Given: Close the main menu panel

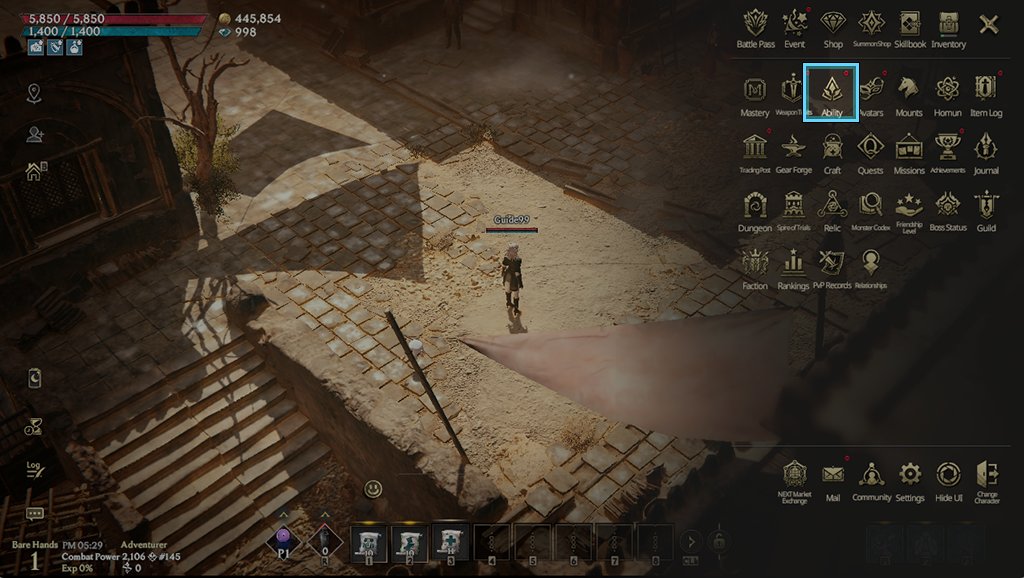Looking at the screenshot, I should (989, 24).
